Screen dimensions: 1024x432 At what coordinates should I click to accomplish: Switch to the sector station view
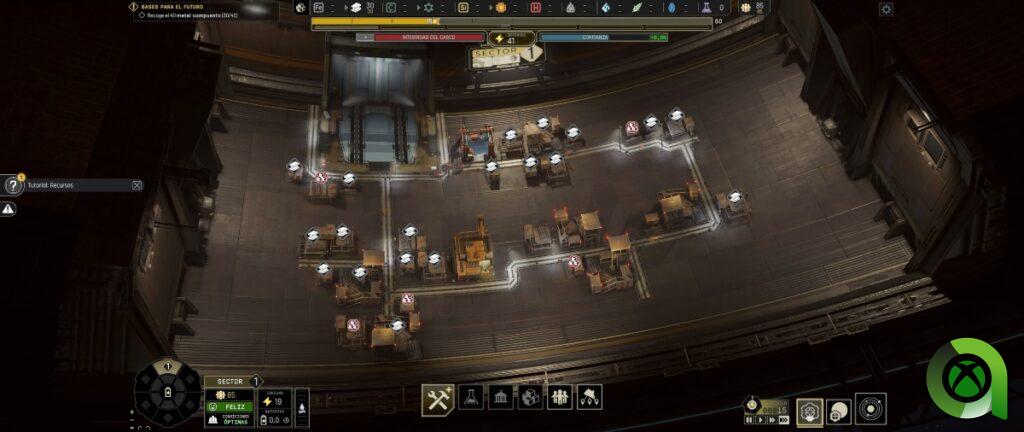(809, 409)
